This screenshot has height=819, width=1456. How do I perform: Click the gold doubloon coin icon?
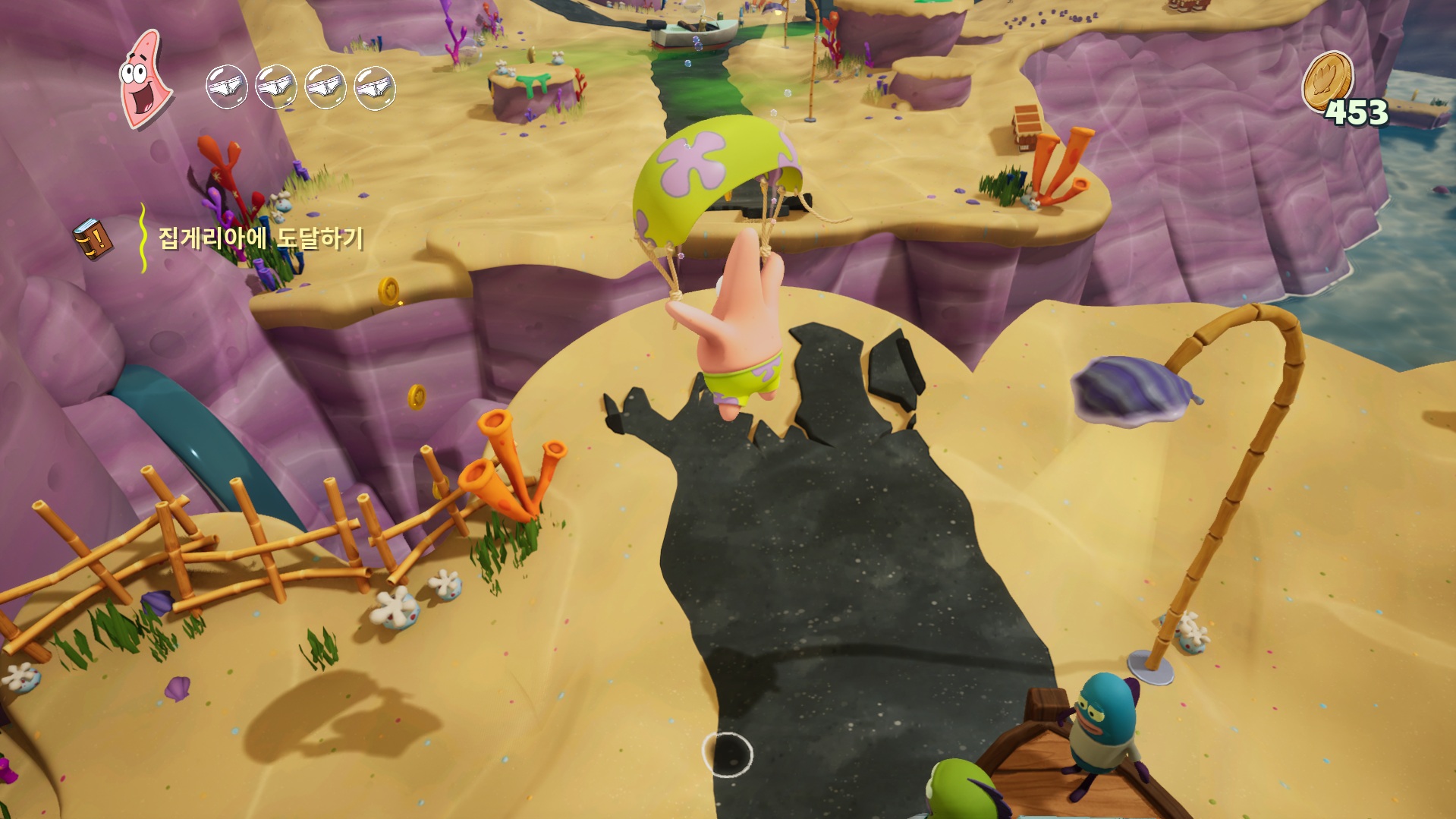pyautogui.click(x=1328, y=80)
